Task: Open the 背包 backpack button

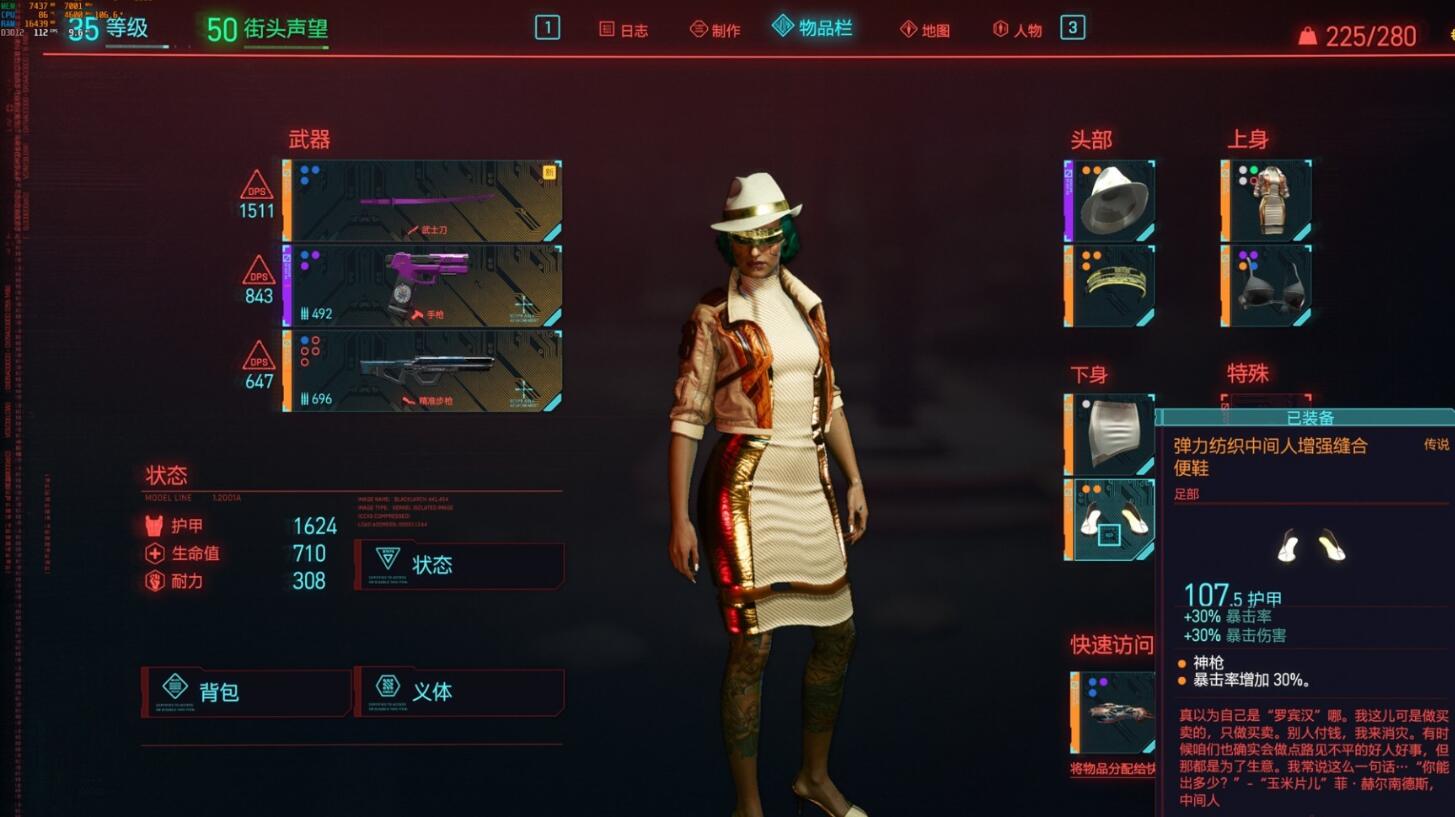Action: 245,692
